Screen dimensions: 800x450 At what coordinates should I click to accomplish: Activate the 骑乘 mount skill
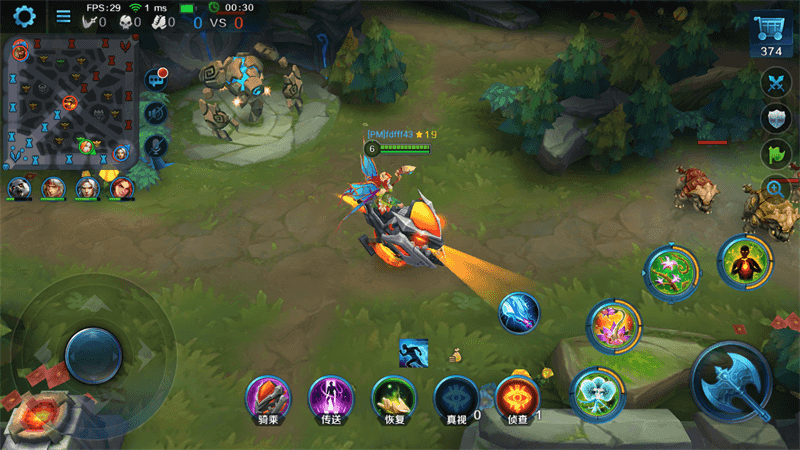[268, 397]
